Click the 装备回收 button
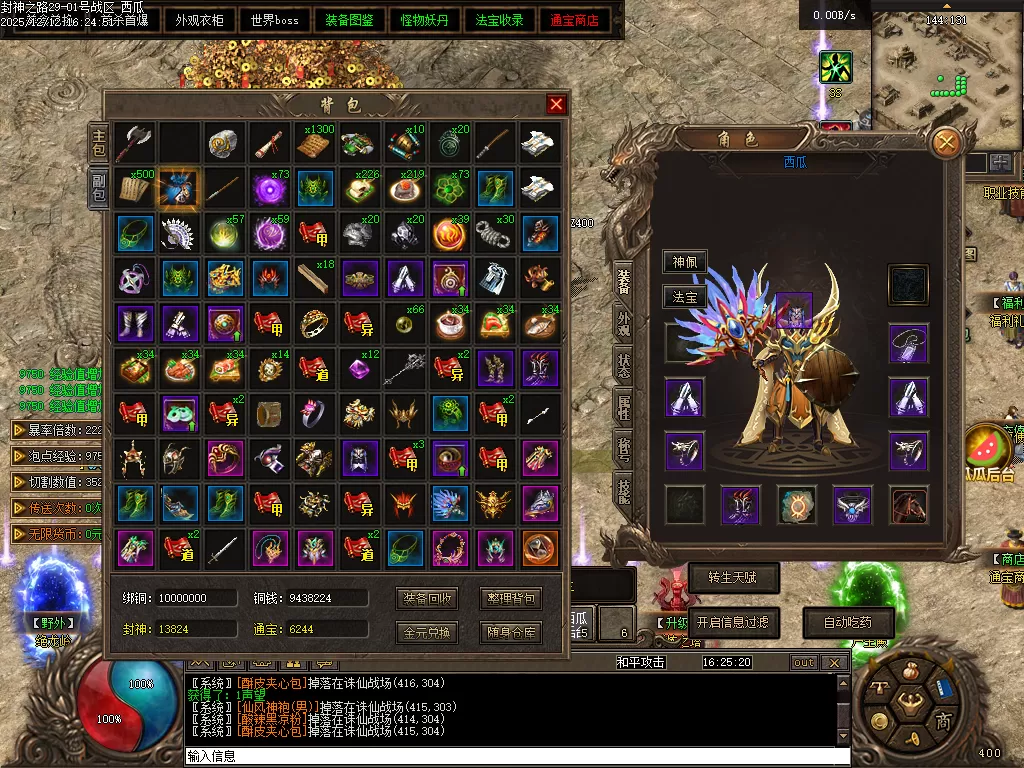 [x=429, y=599]
